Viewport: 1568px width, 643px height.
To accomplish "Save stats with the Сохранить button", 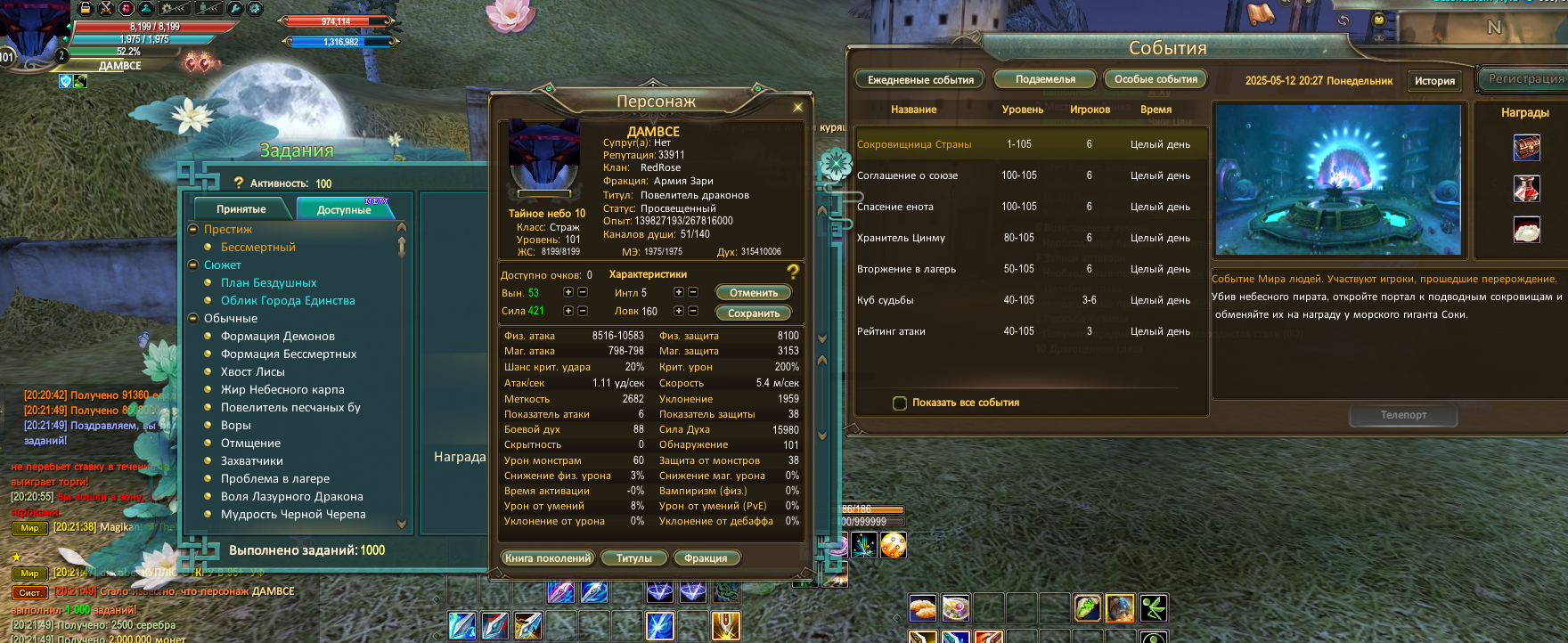I will [753, 313].
